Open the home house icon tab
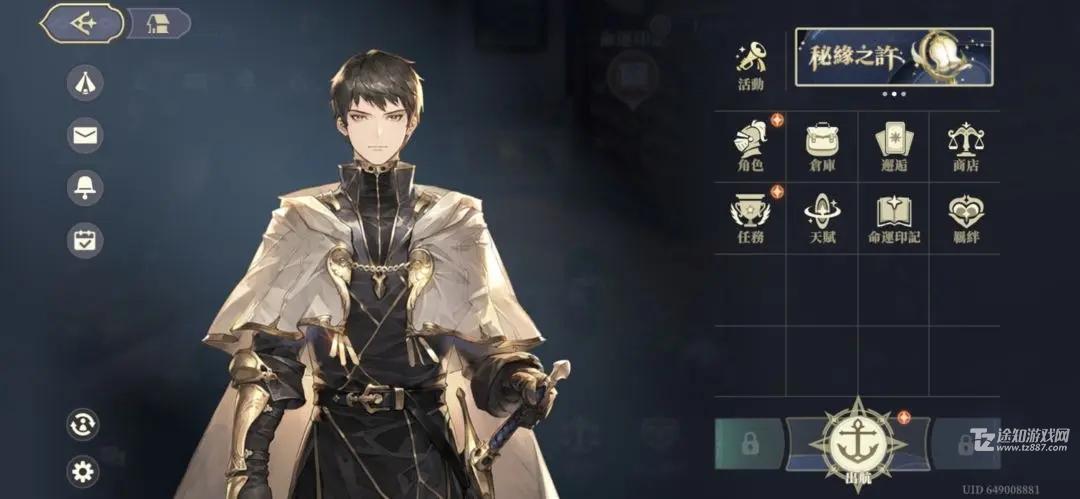This screenshot has height=499, width=1080. (158, 24)
